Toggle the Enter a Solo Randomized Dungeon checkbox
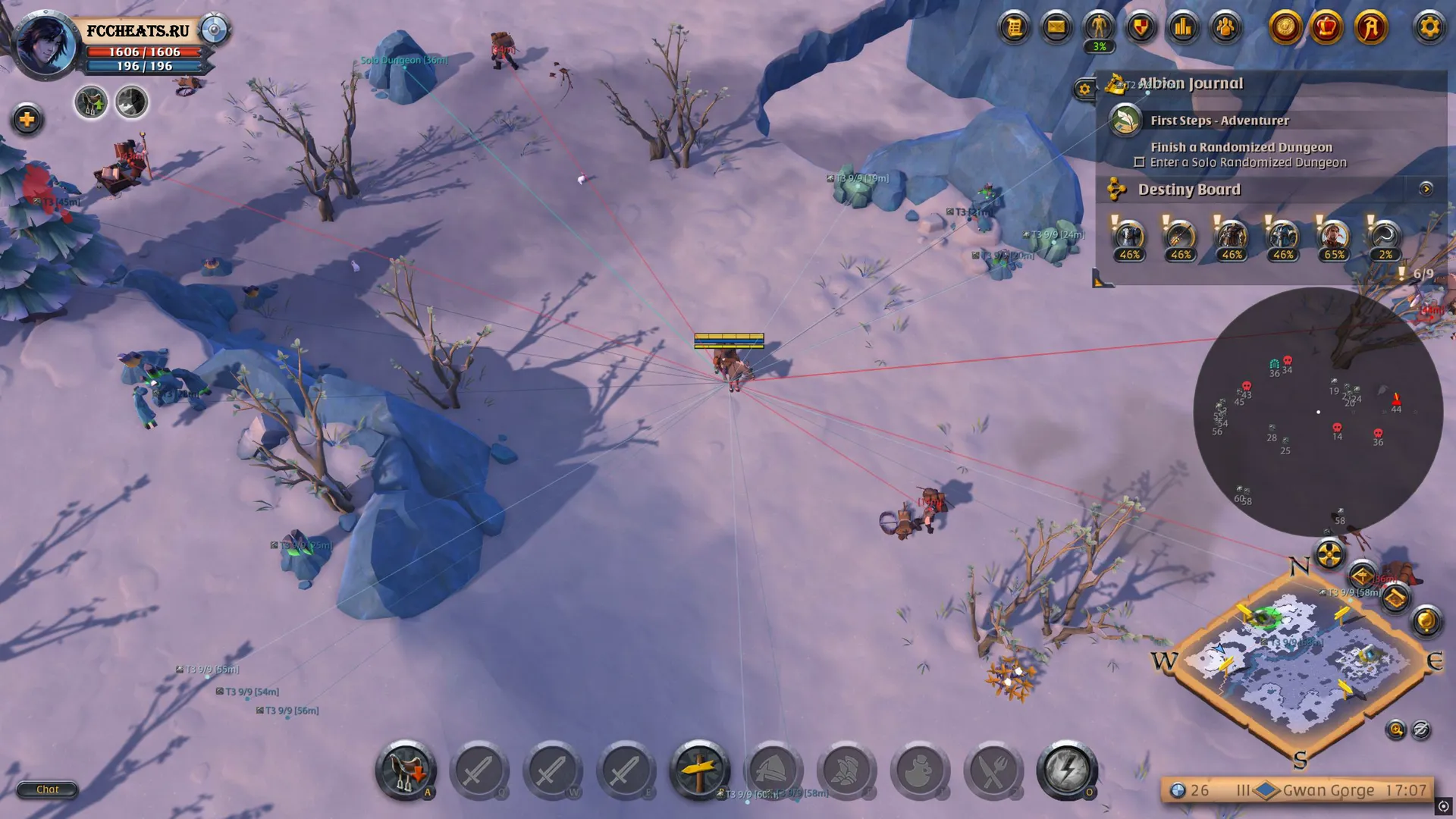The height and width of the screenshot is (819, 1456). coord(1139,162)
